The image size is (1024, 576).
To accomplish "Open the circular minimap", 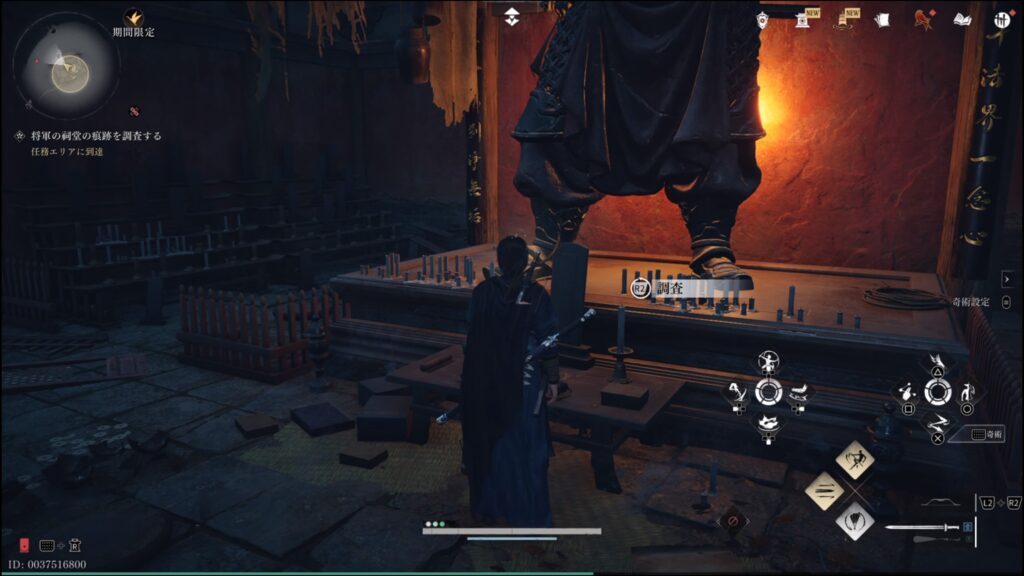I will (x=66, y=67).
